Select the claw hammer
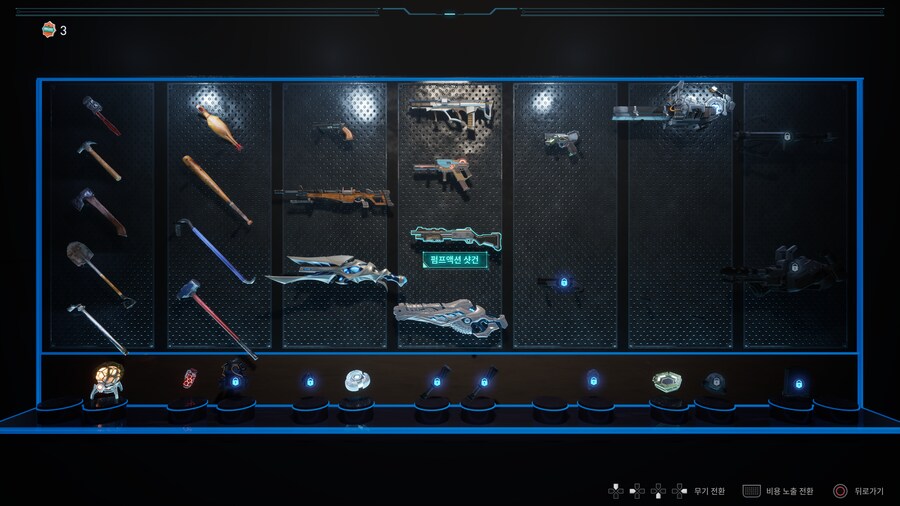 coord(98,160)
